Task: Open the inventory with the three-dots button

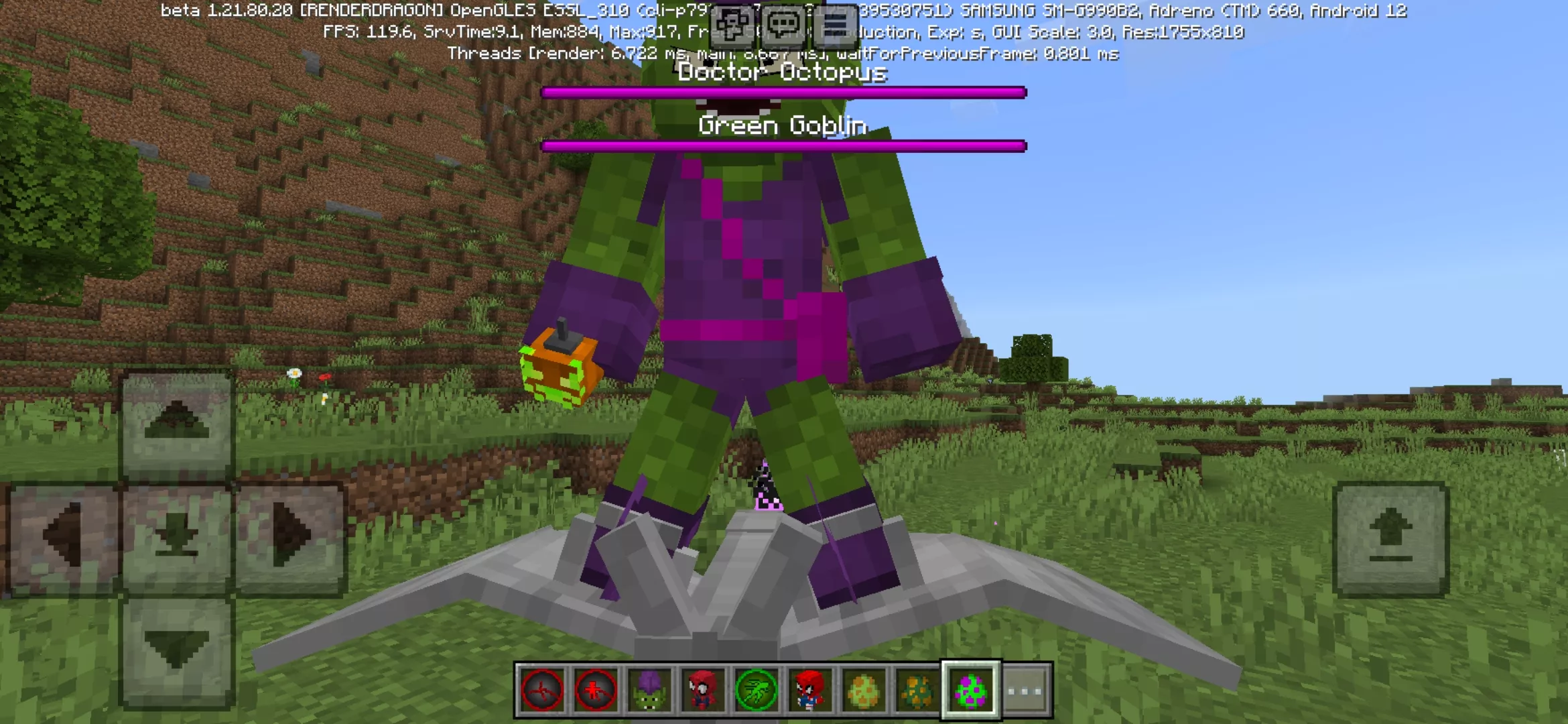Action: pyautogui.click(x=1025, y=690)
